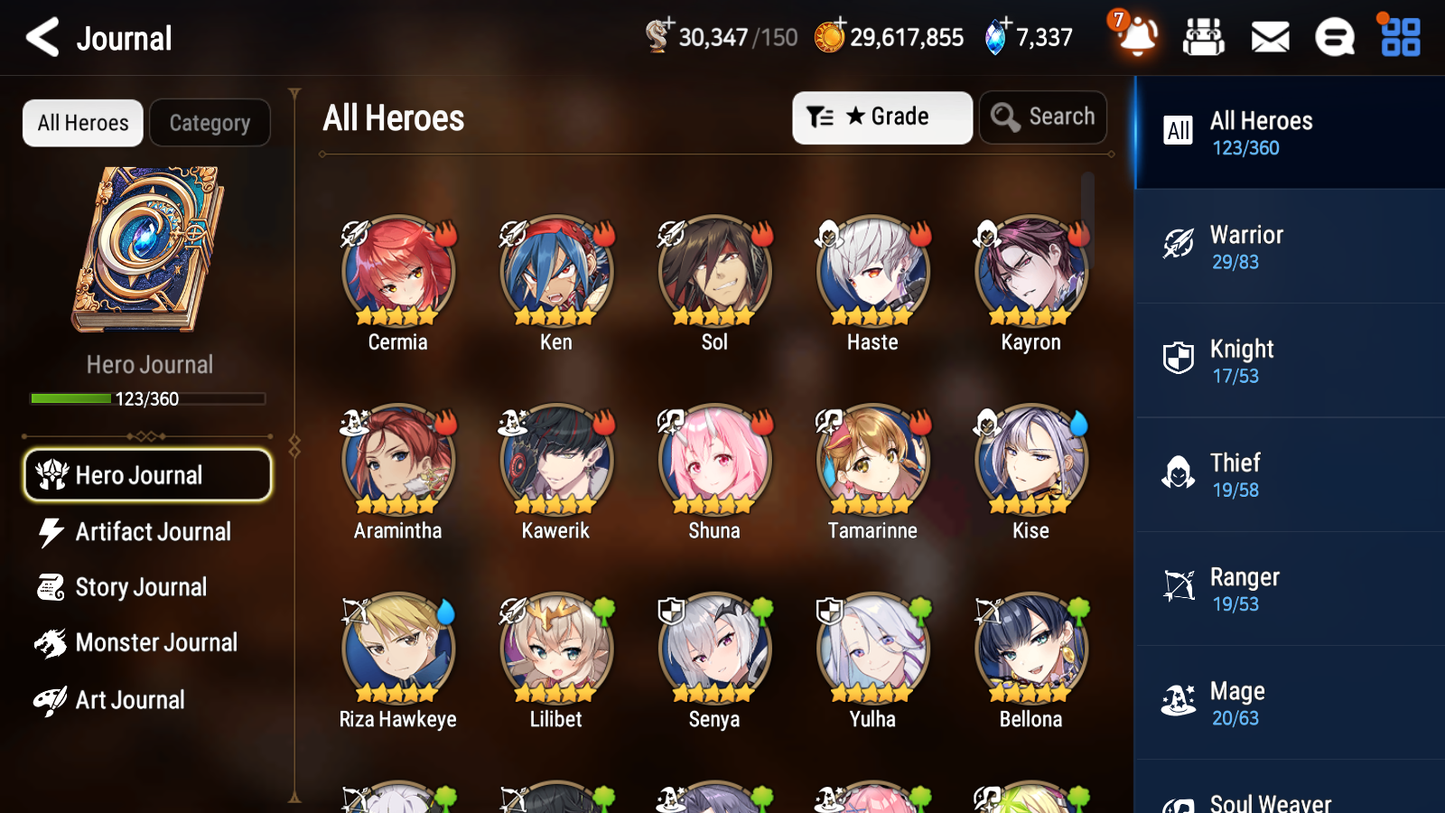Click the hero list scrollbar

click(1089, 215)
